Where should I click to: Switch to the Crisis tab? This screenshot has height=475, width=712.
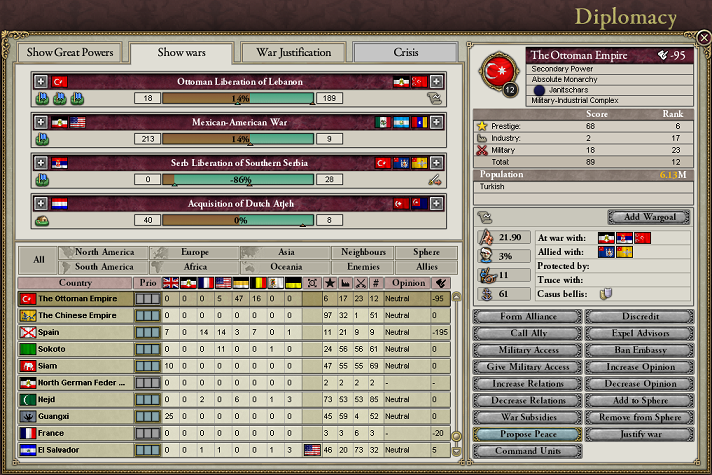(x=405, y=52)
